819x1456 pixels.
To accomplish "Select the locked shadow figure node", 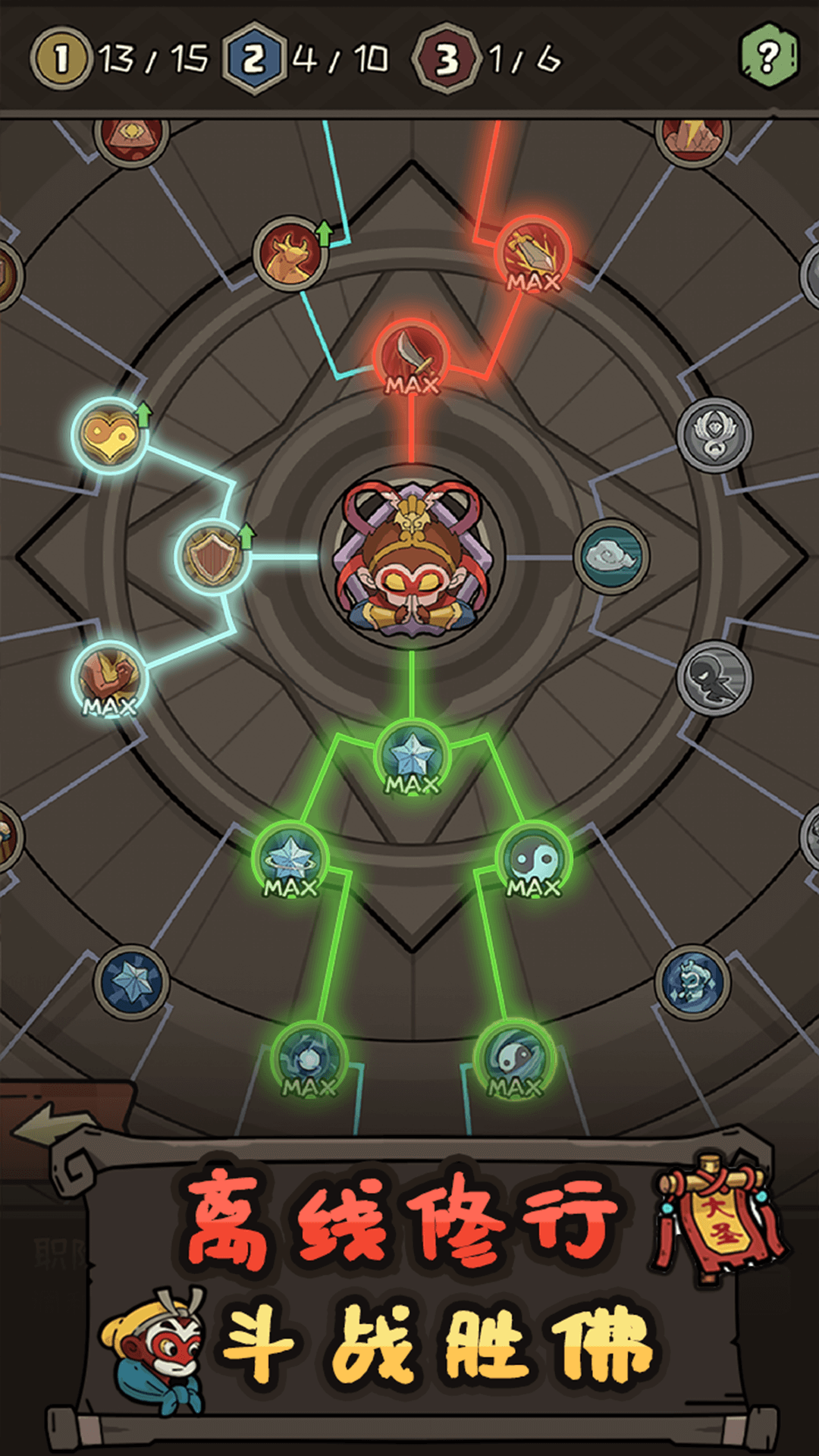I will pyautogui.click(x=714, y=678).
